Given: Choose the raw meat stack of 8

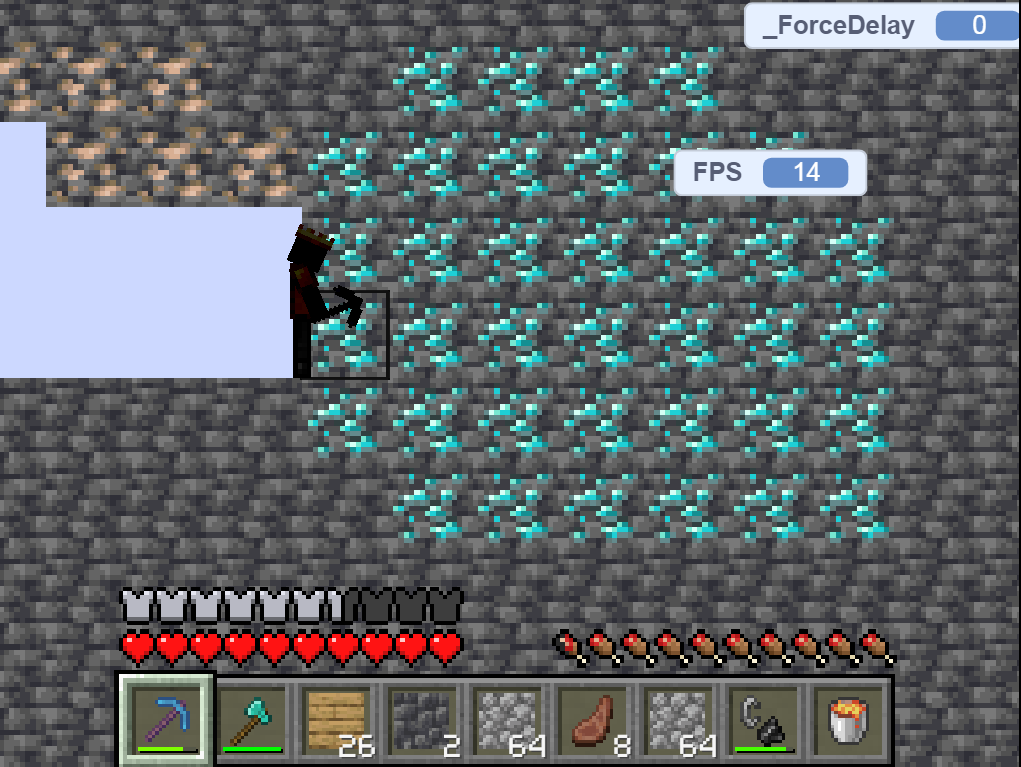Looking at the screenshot, I should click(x=592, y=720).
